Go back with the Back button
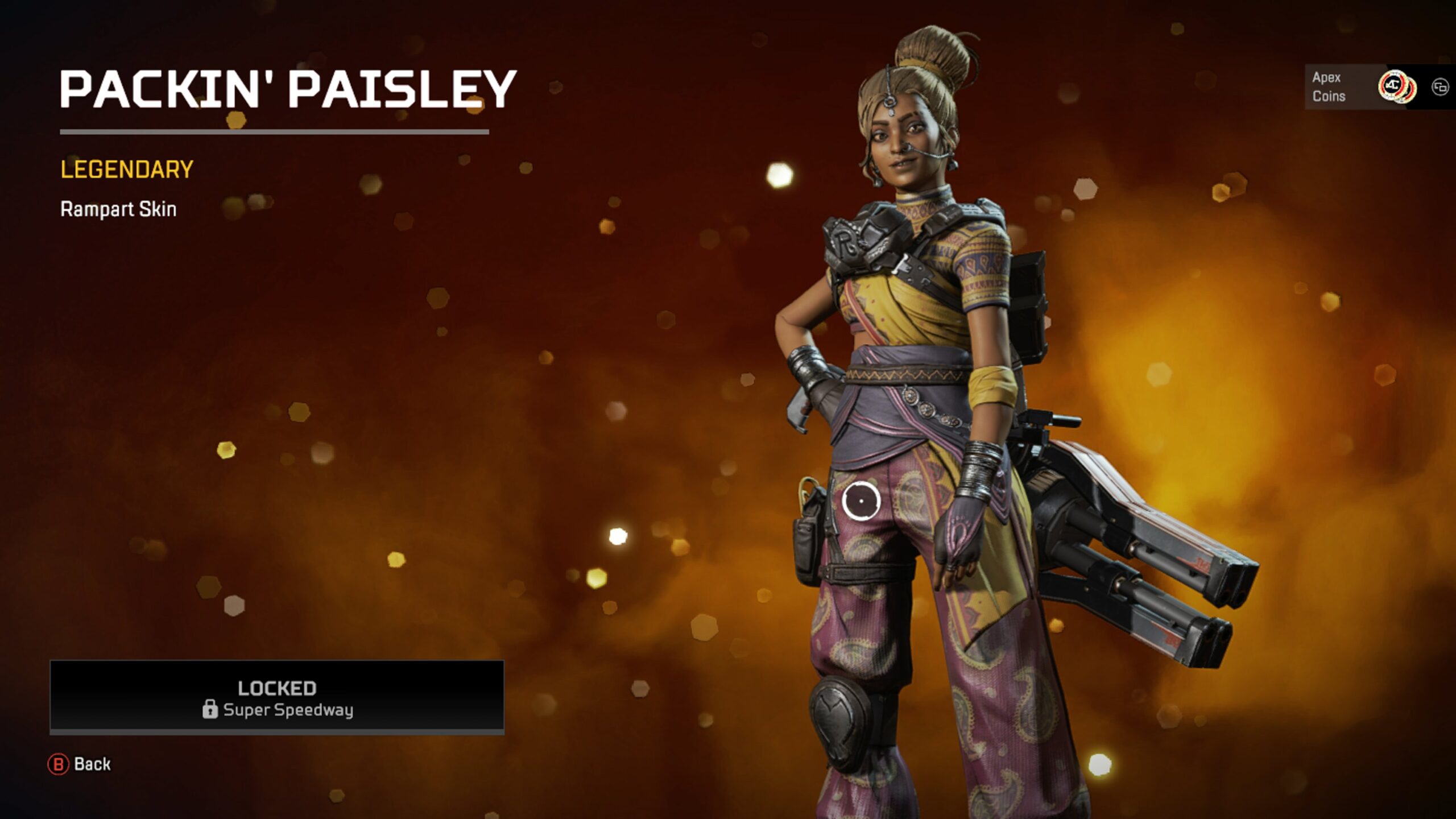1456x819 pixels. pos(80,764)
